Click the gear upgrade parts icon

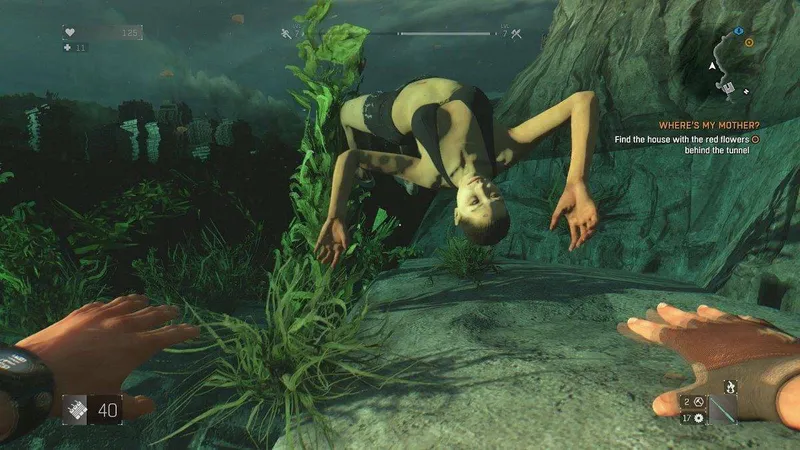coord(700,416)
